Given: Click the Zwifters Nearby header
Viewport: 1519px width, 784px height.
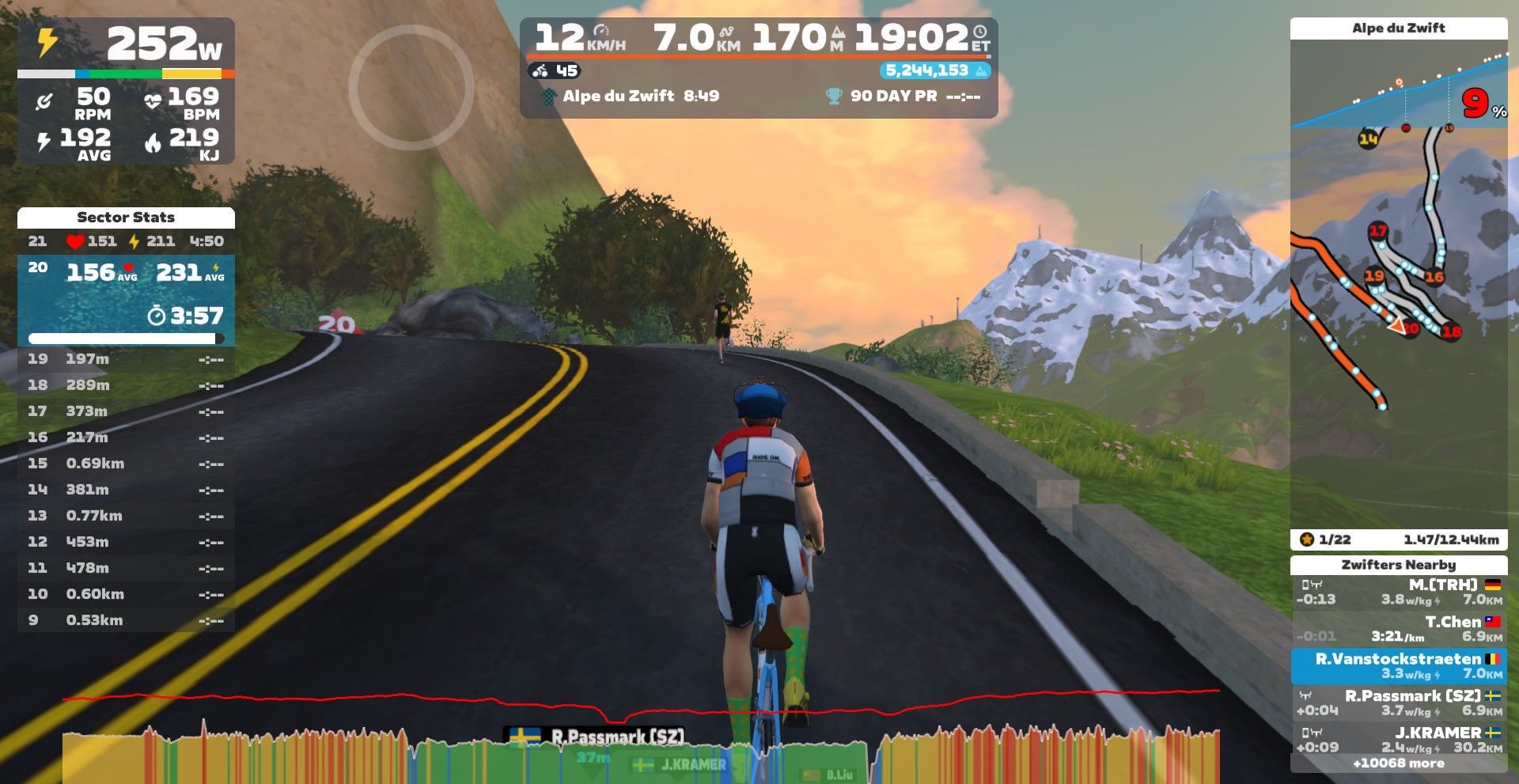Looking at the screenshot, I should click(x=1399, y=565).
